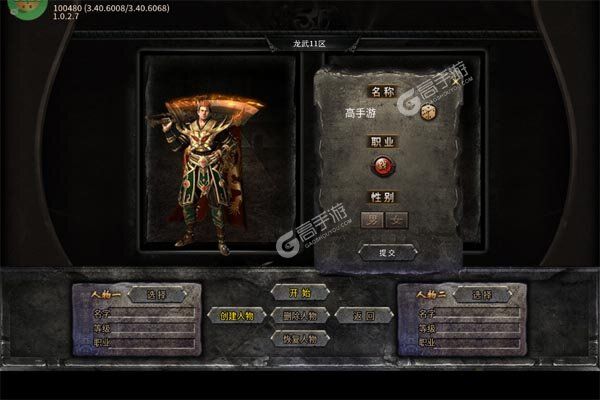Set gender to 男 (male)
The width and height of the screenshot is (600, 400).
(x=372, y=219)
